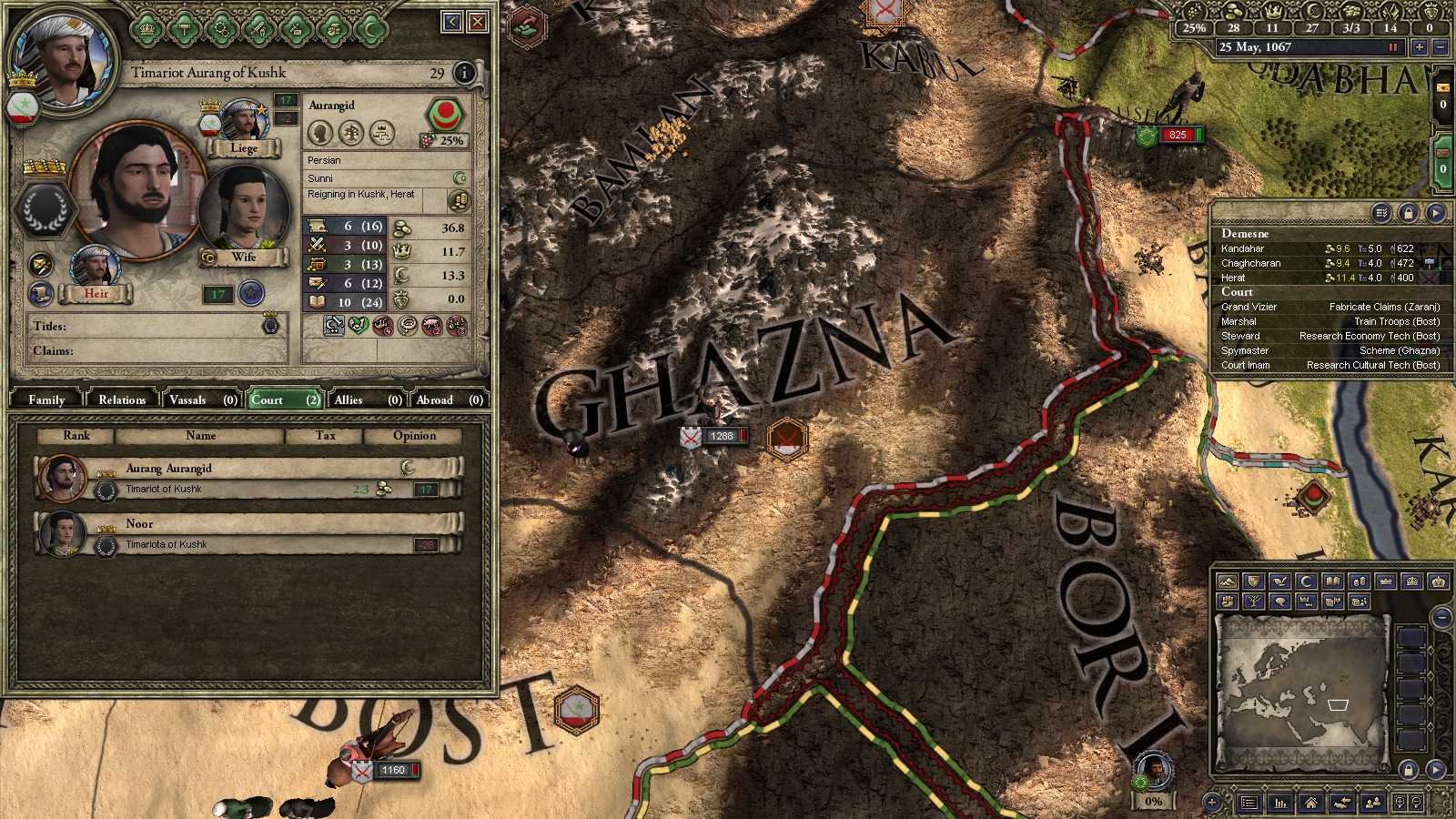1456x819 pixels.
Task: Pause the game with the pause button
Action: point(1394,47)
